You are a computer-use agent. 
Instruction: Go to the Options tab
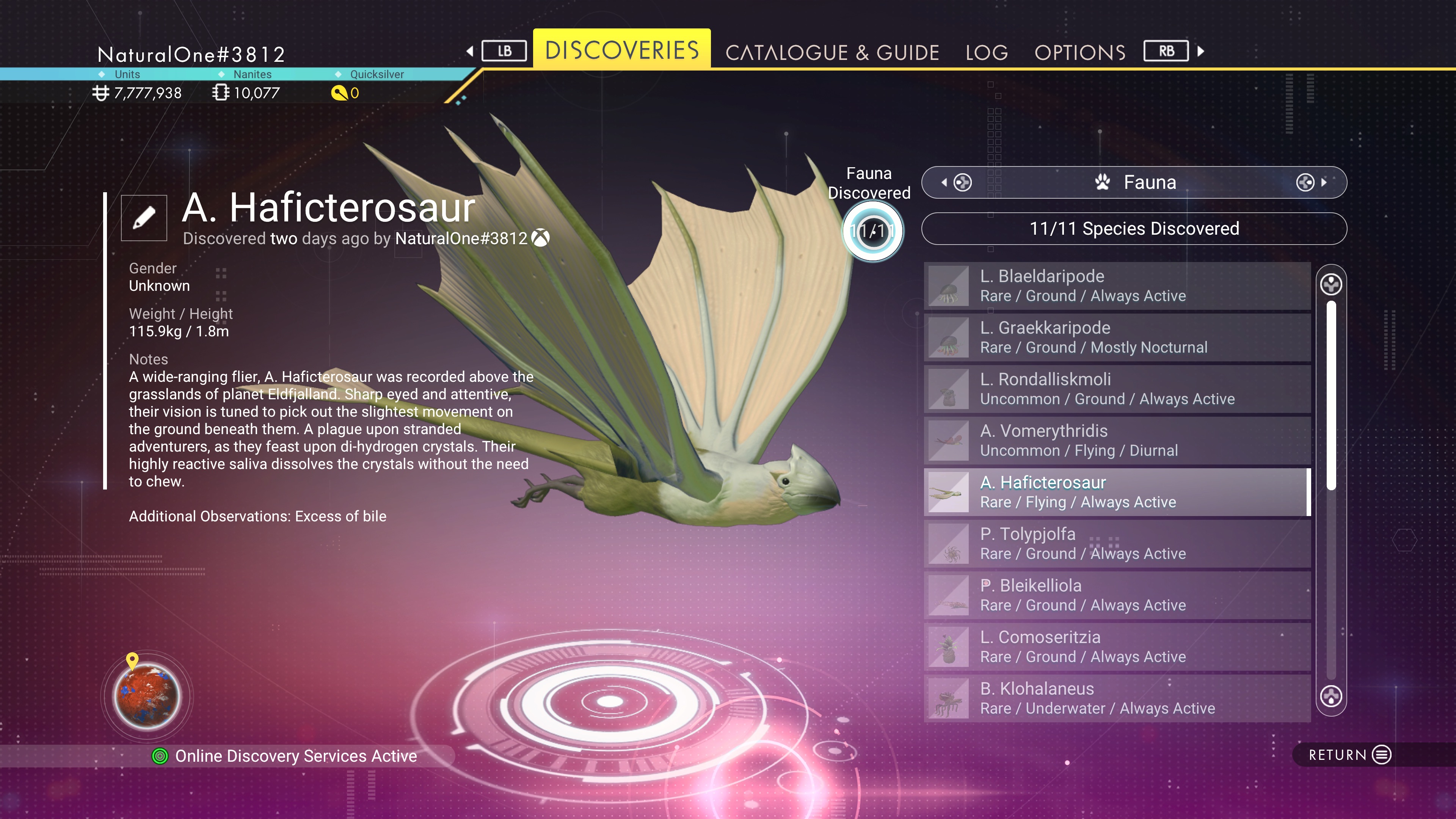1079,53
